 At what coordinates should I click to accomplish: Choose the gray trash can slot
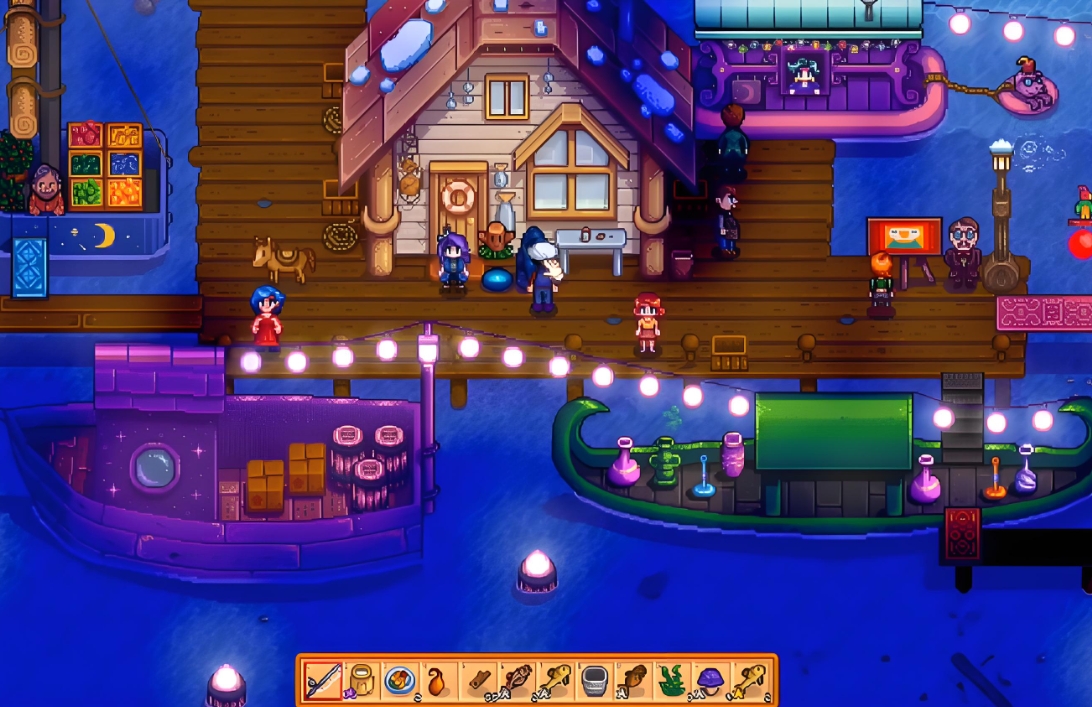(596, 682)
